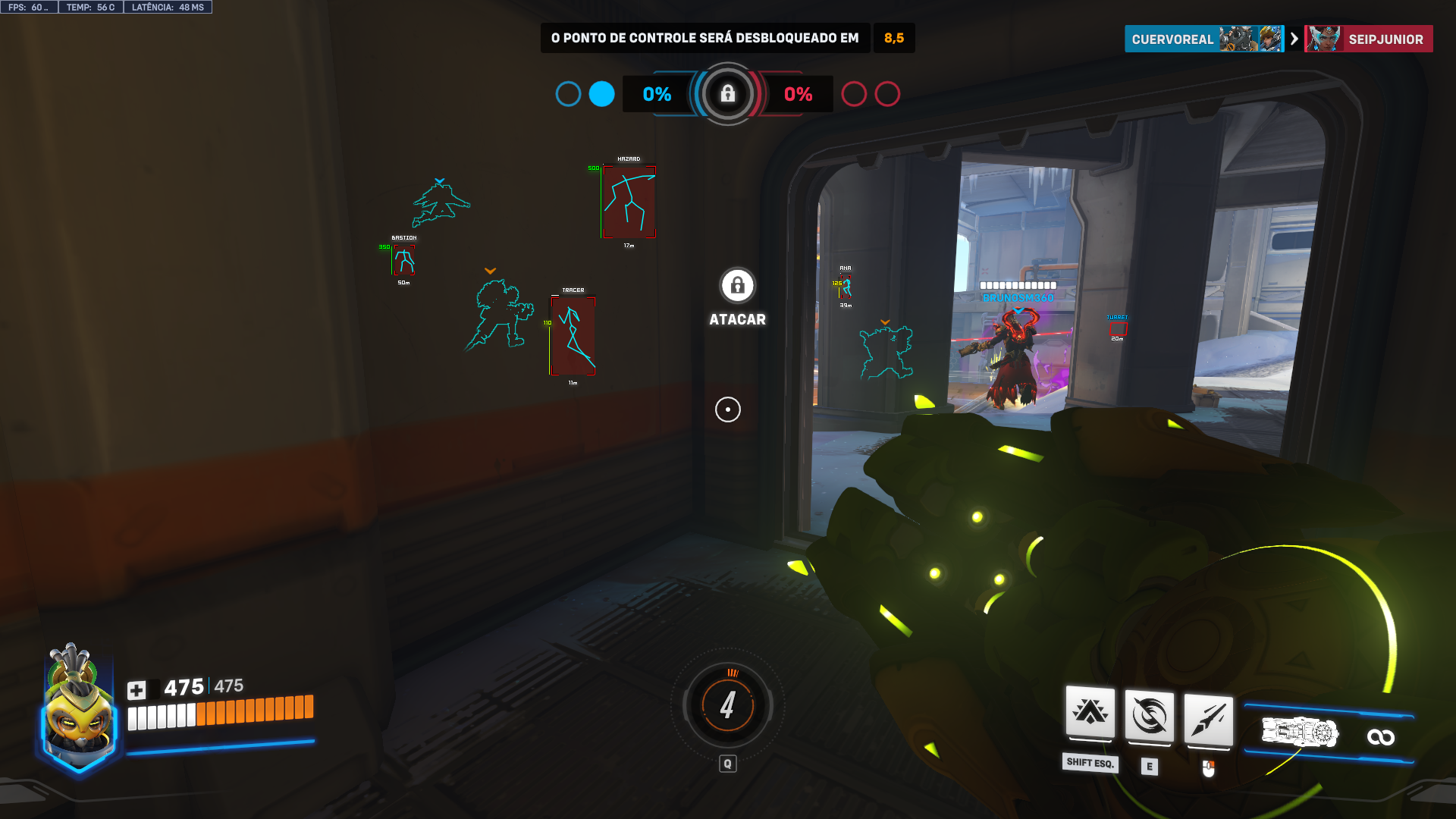The width and height of the screenshot is (1456, 819).
Task: Use the Javelin Spin ability icon
Action: (x=1149, y=716)
